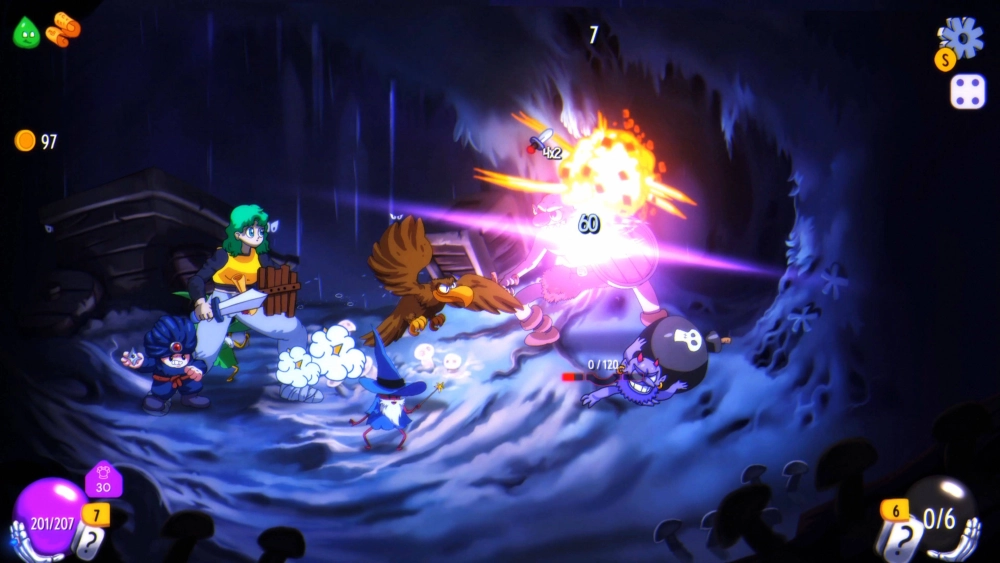This screenshot has height=563, width=1000.
Task: Select the green slime drop icon
Action: [26, 32]
